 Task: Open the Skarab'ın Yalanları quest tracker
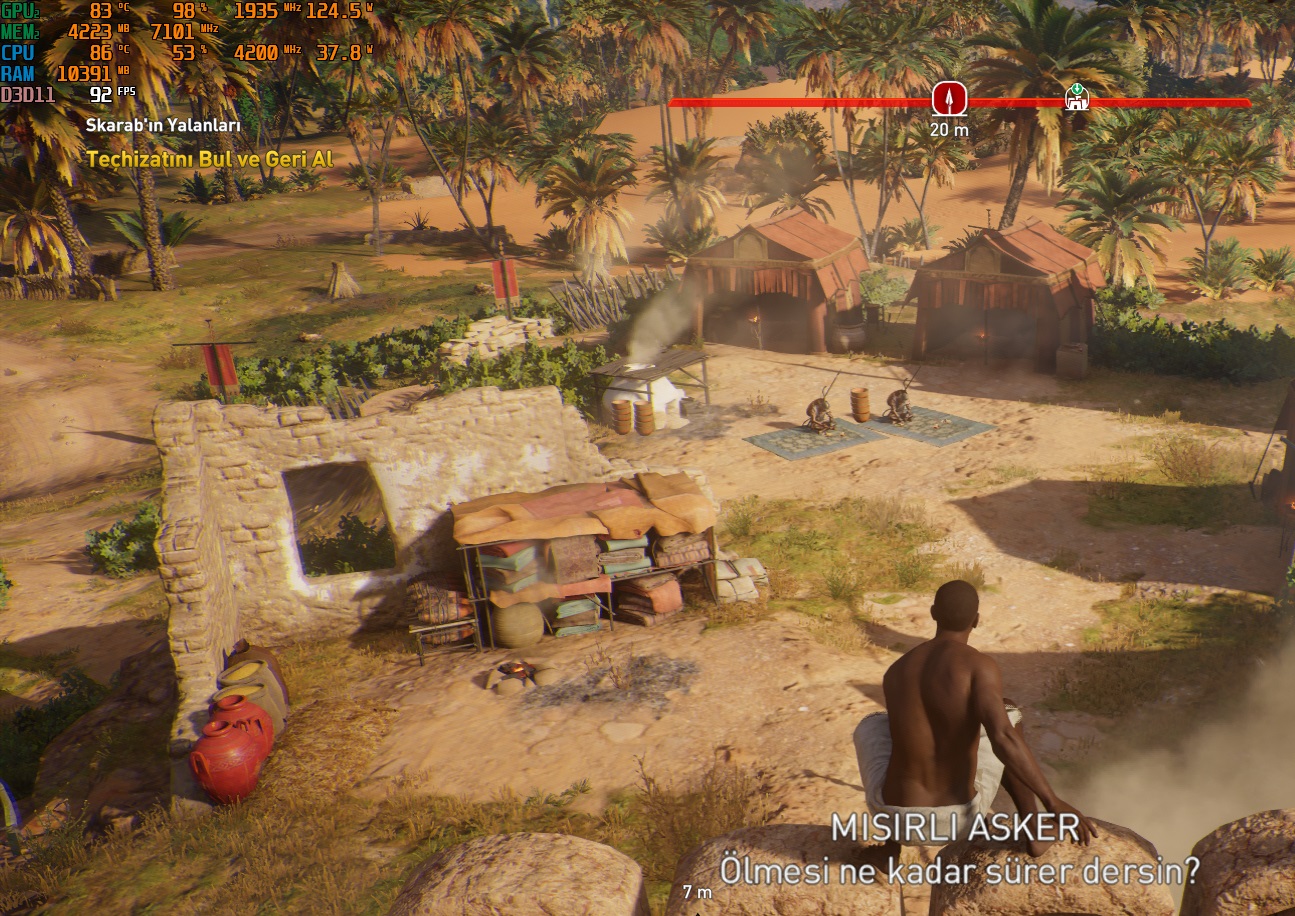(x=163, y=126)
